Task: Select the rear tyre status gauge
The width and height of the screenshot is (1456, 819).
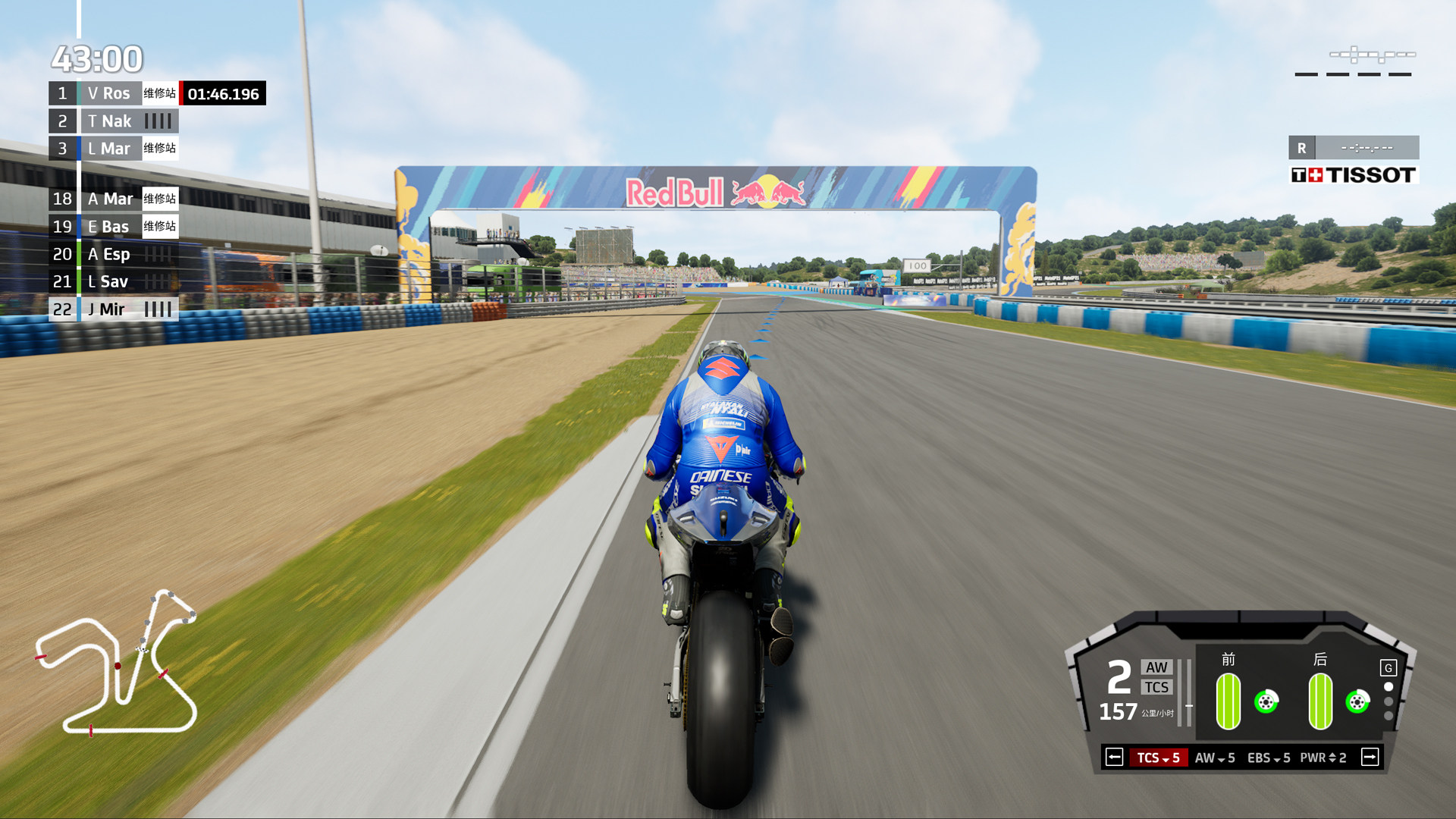Action: pos(1320,701)
